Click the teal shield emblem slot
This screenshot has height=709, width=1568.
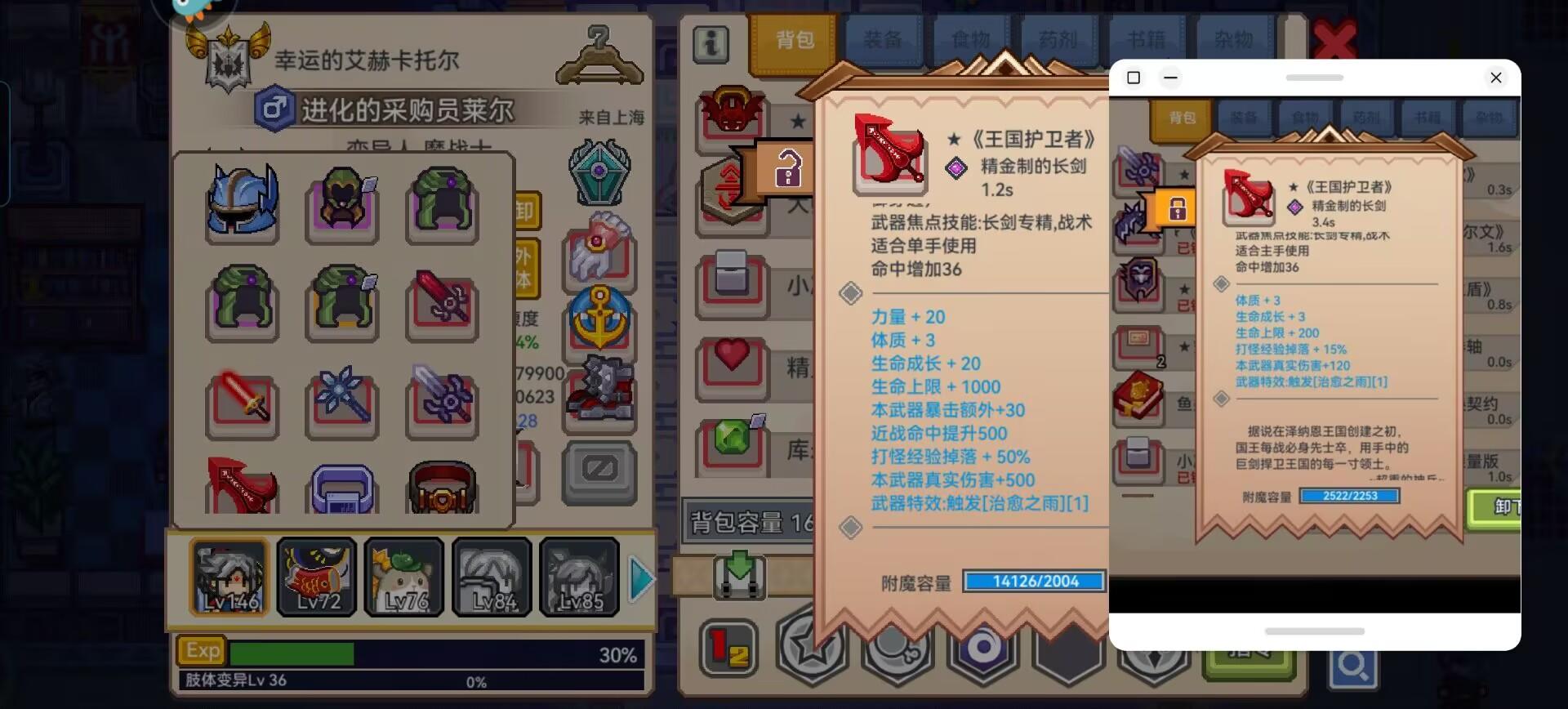coord(600,172)
